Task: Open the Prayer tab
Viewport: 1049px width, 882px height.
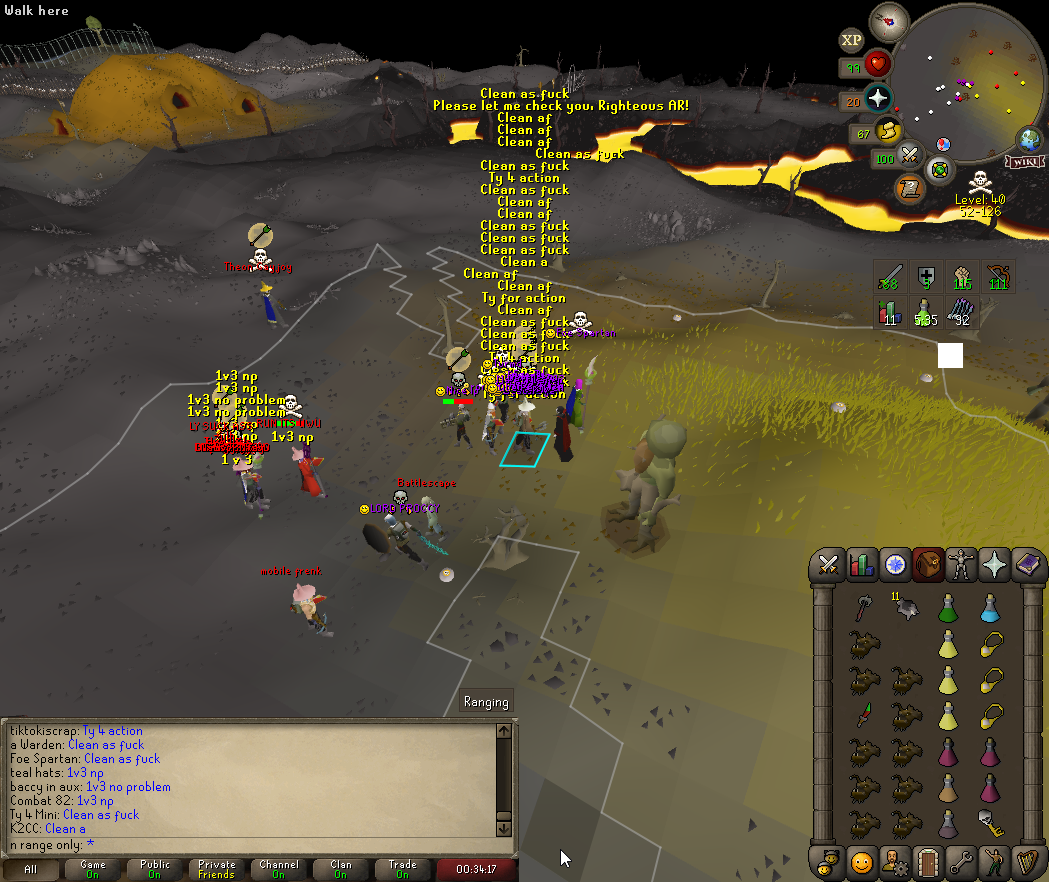Action: (995, 565)
